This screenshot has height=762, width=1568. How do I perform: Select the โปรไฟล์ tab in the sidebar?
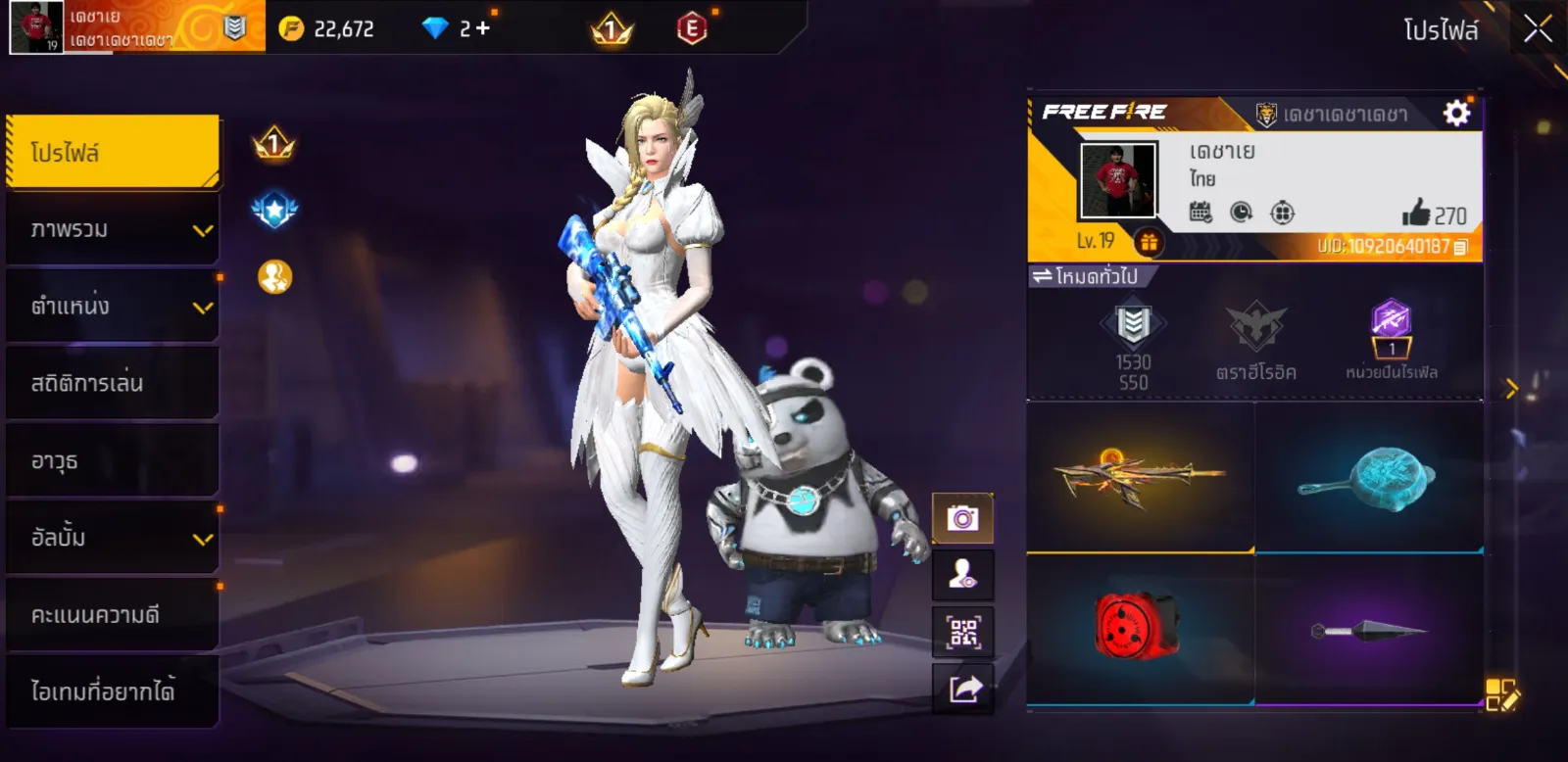113,152
